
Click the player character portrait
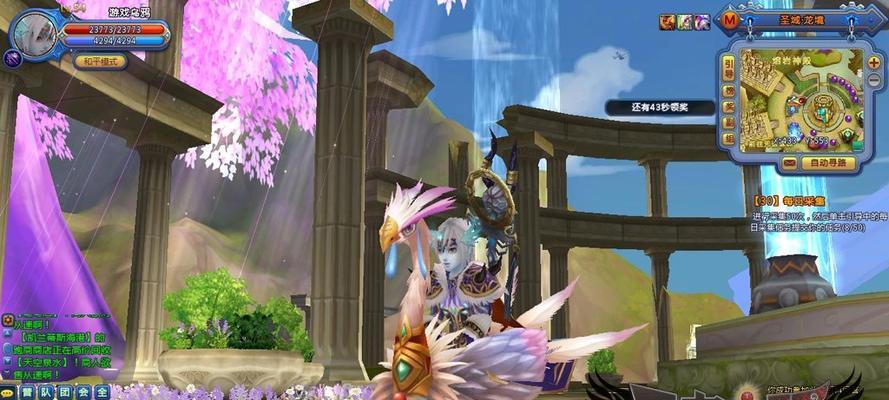[x=33, y=34]
